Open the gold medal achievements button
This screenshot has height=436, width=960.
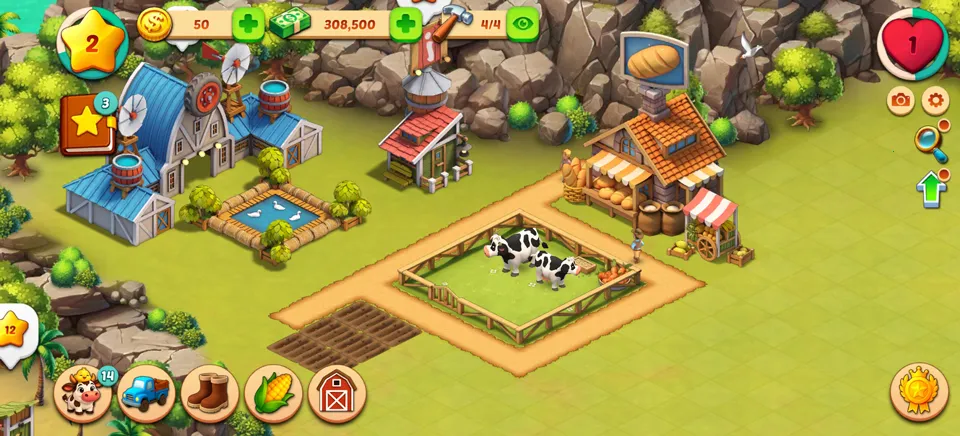[919, 391]
